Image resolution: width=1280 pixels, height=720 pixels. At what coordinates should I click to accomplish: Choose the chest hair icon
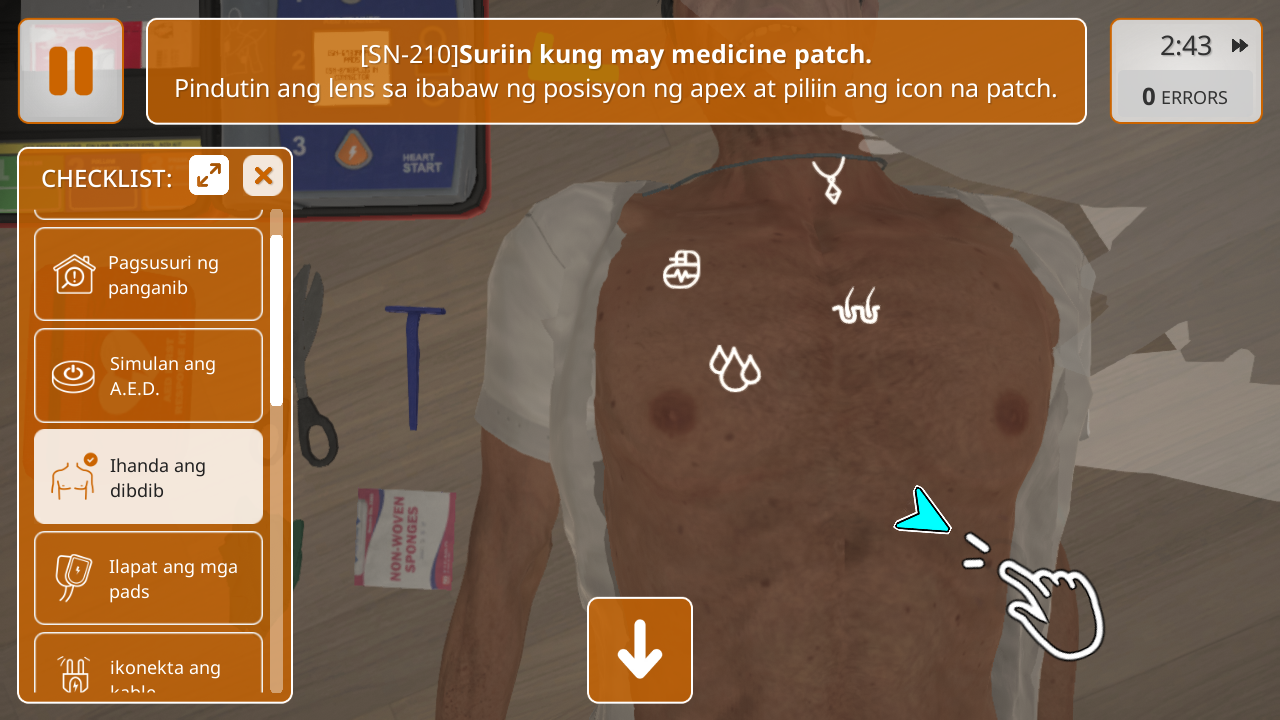coord(856,307)
